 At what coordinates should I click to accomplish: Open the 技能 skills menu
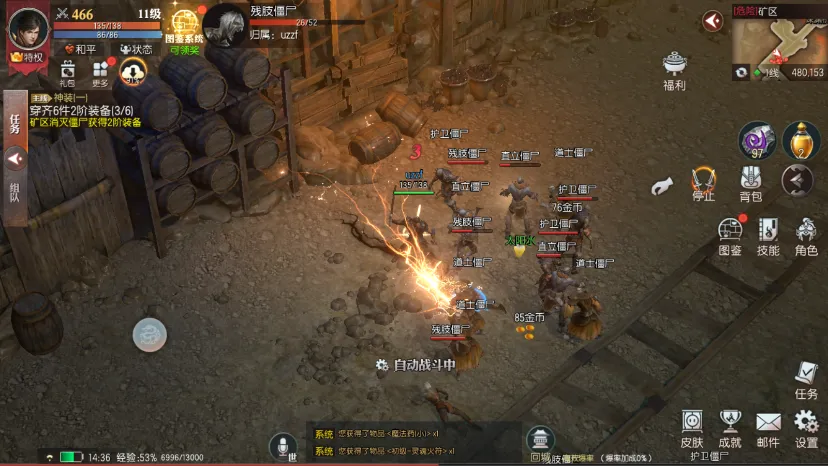point(767,237)
